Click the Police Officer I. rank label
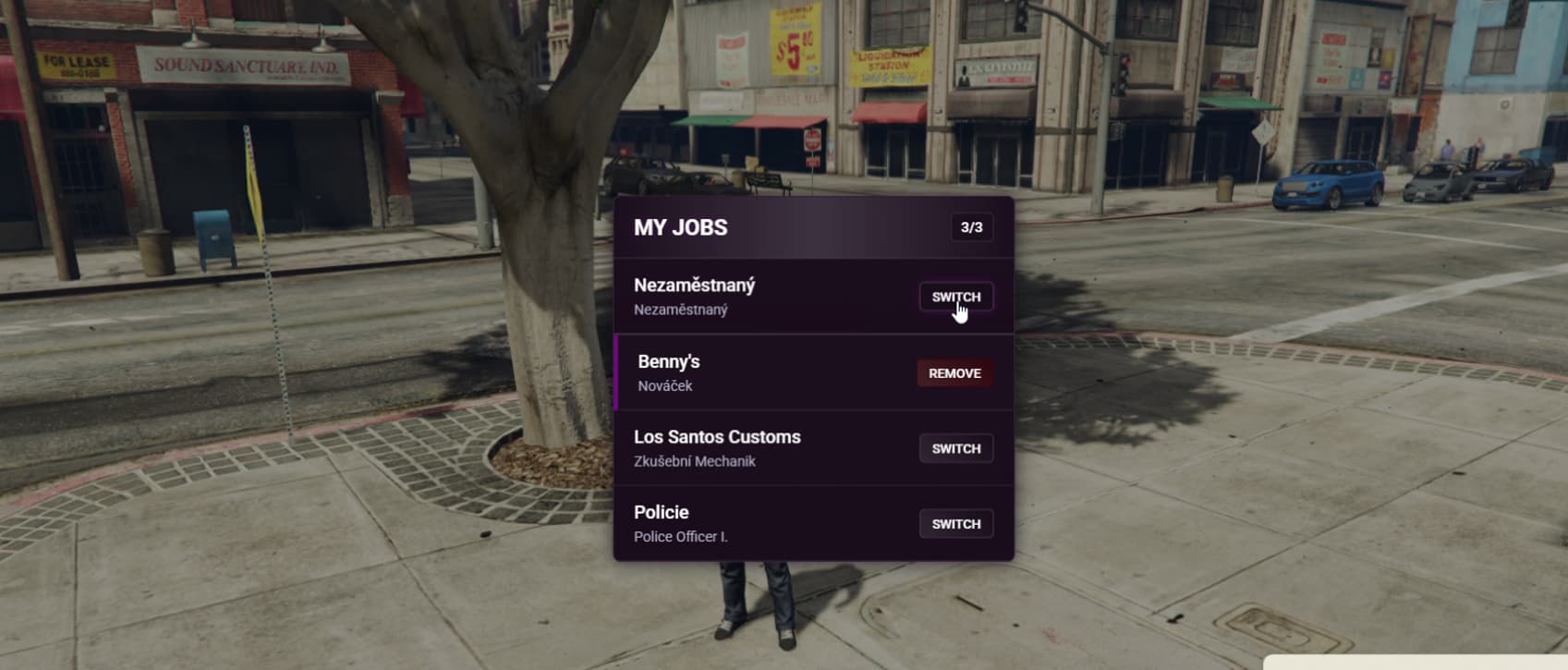Image resolution: width=1568 pixels, height=670 pixels. [x=681, y=537]
